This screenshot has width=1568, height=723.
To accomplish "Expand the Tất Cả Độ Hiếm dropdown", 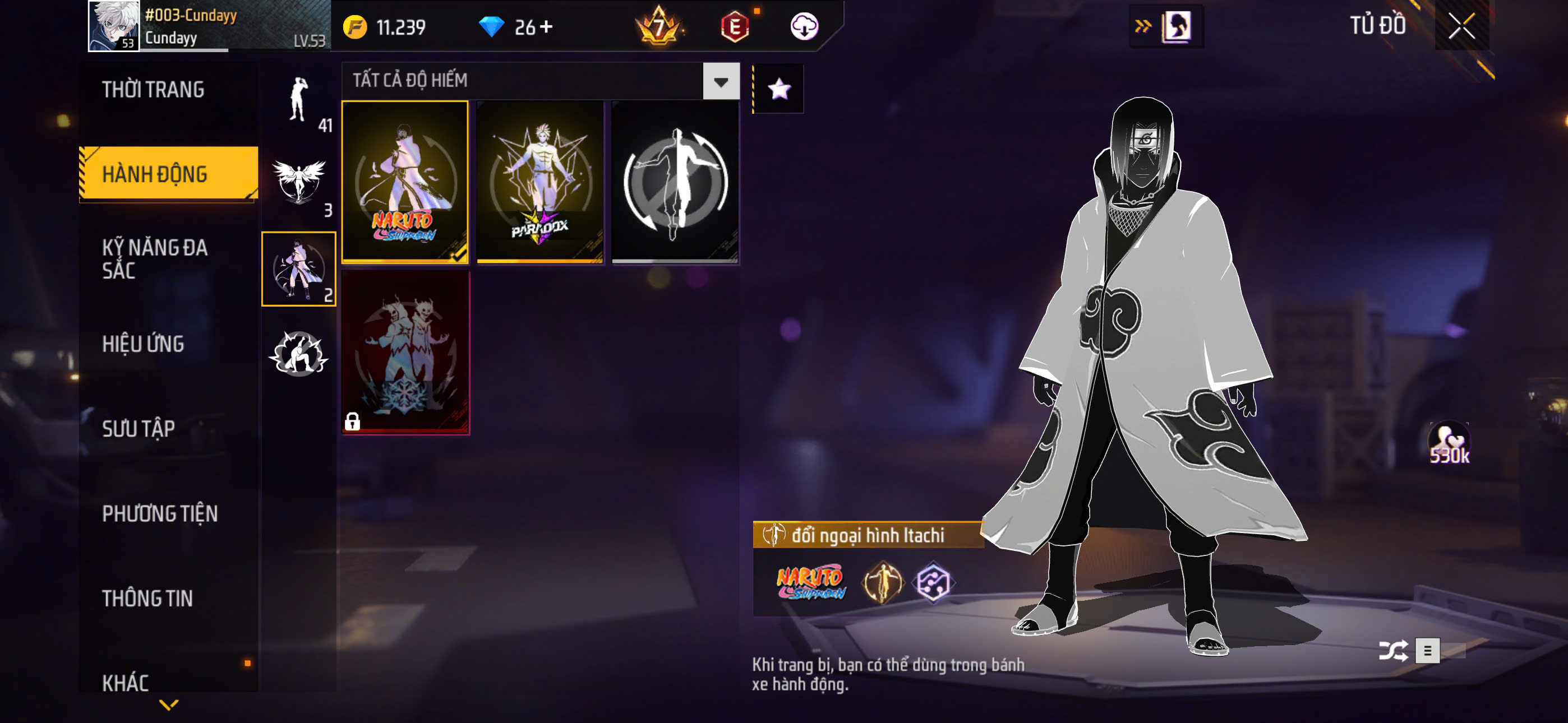I will 721,81.
